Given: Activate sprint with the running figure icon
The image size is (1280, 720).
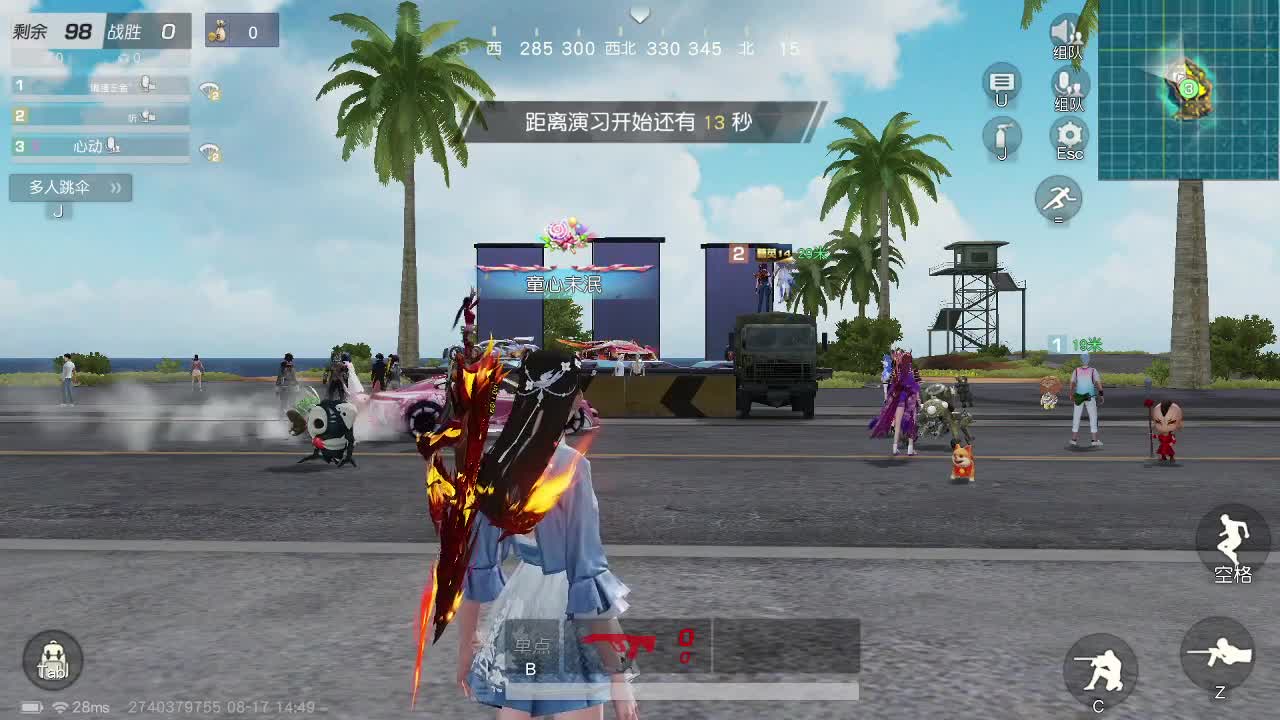Looking at the screenshot, I should (1058, 200).
